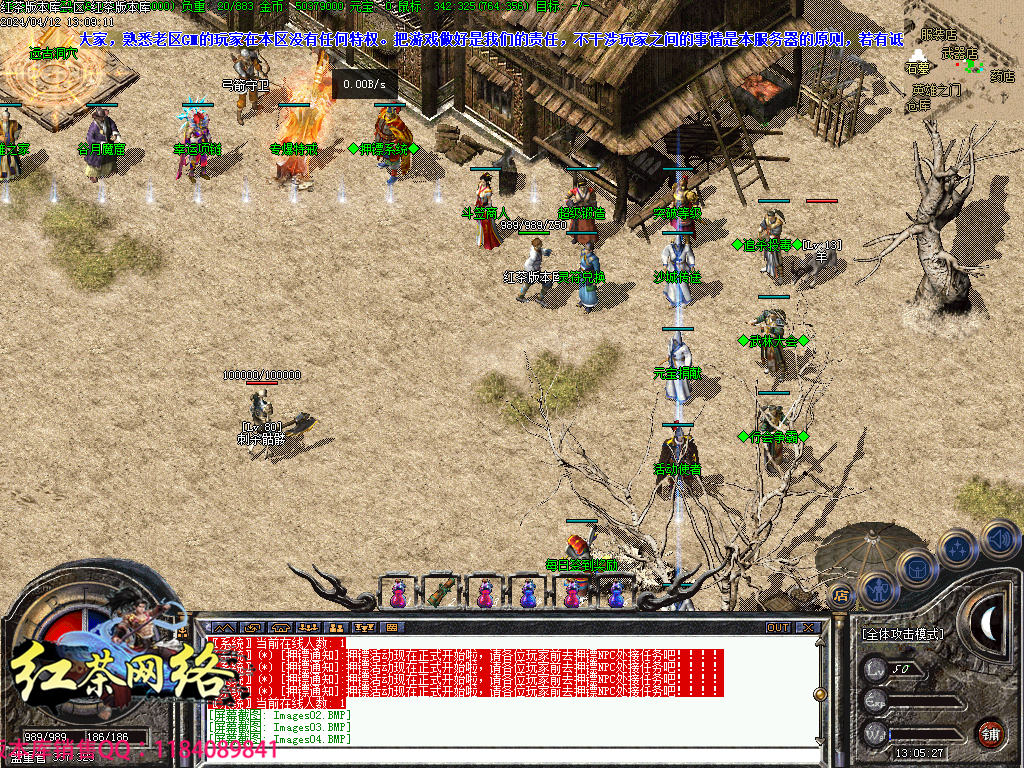Open the bag inventory round button
The height and width of the screenshot is (768, 1024).
[918, 567]
